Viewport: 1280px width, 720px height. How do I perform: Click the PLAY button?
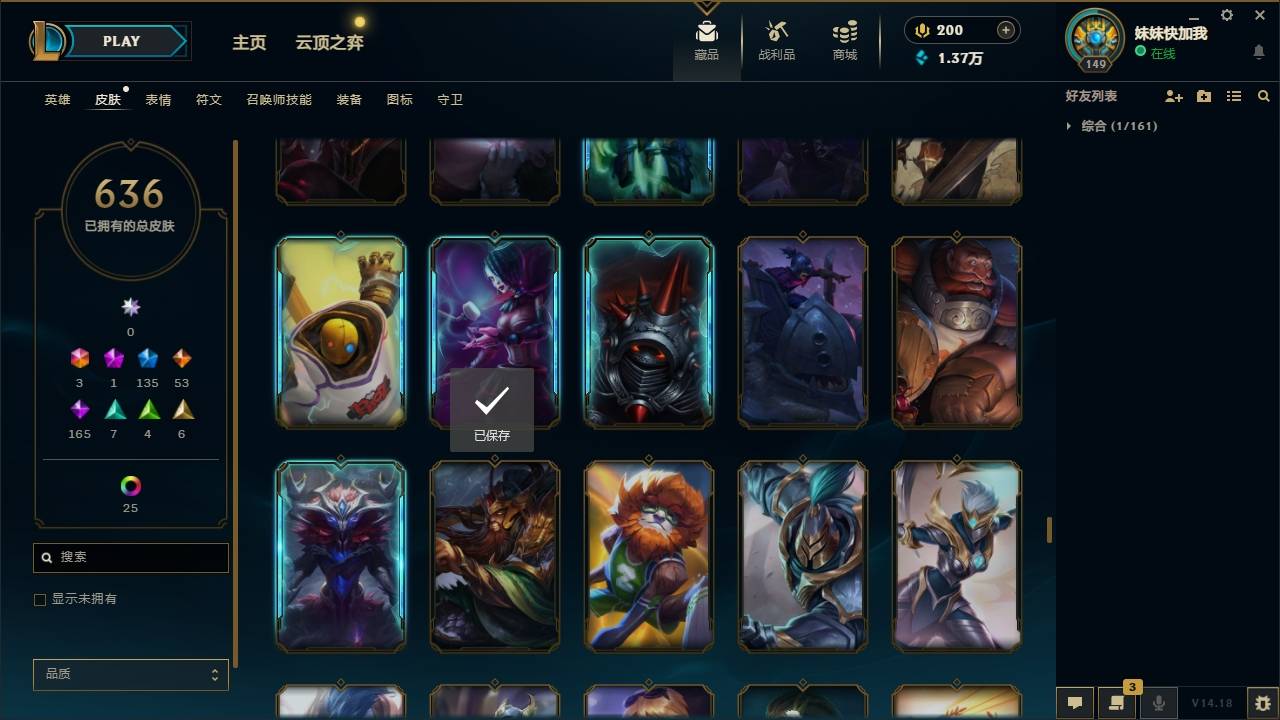click(x=122, y=41)
